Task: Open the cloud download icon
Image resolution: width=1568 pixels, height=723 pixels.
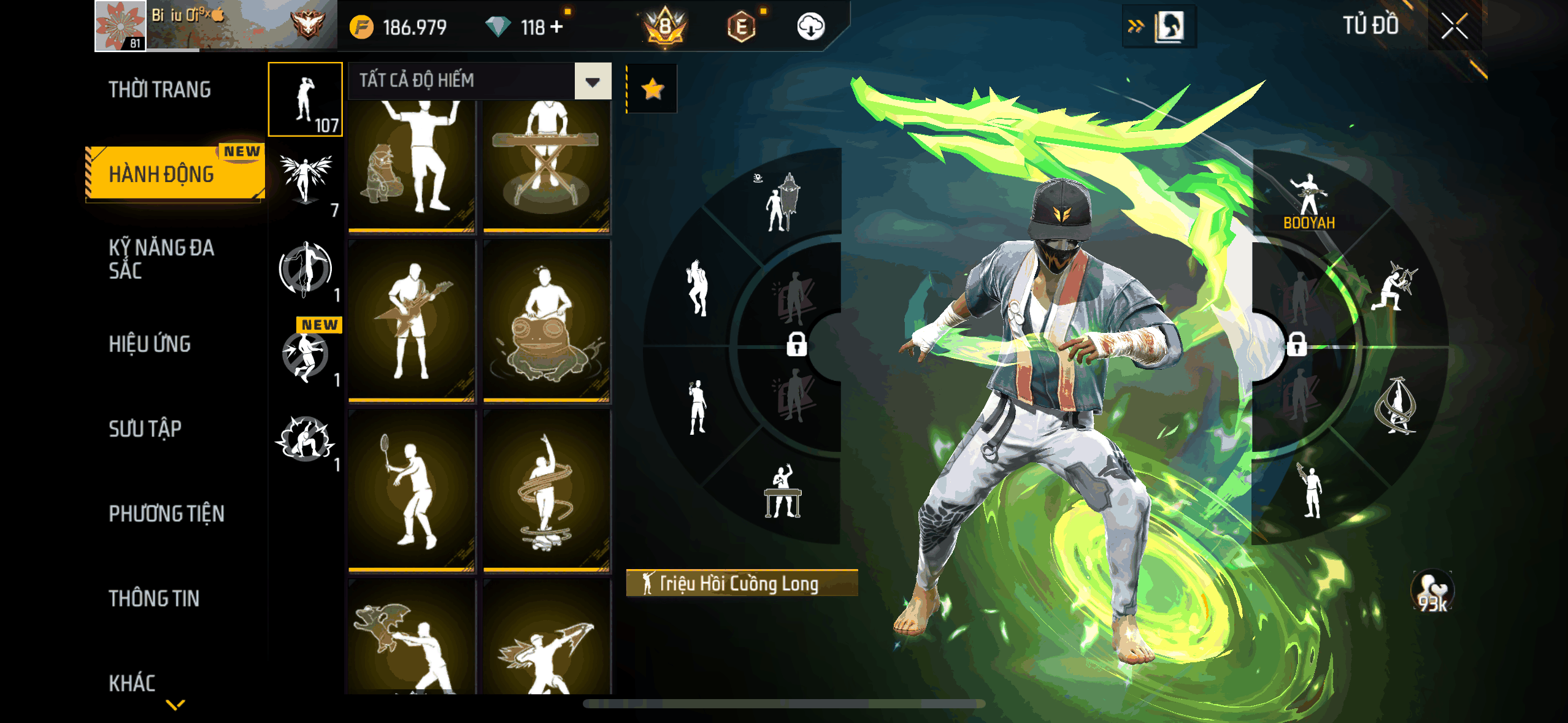Action: pyautogui.click(x=810, y=27)
